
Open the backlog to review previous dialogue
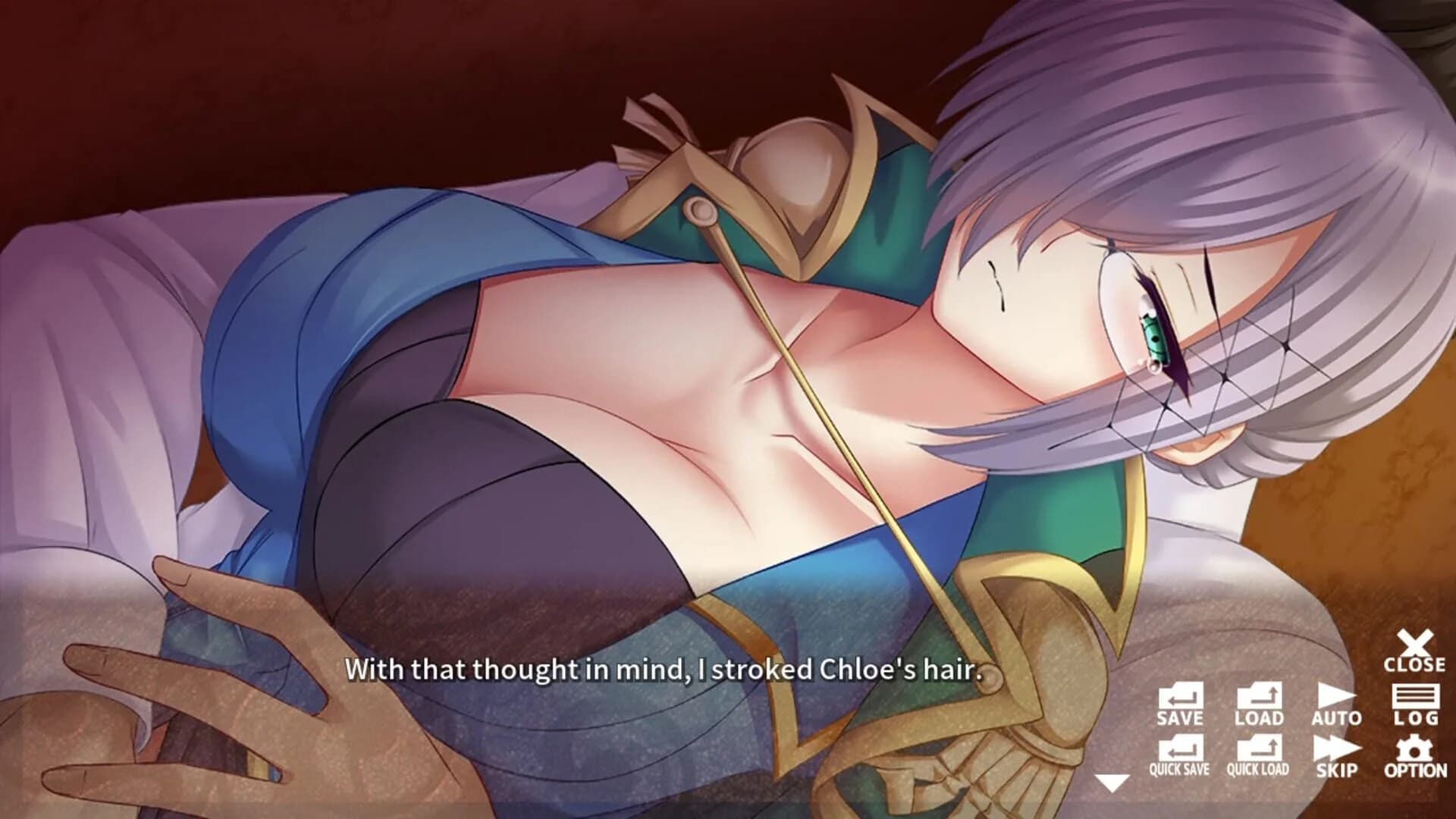(1417, 701)
